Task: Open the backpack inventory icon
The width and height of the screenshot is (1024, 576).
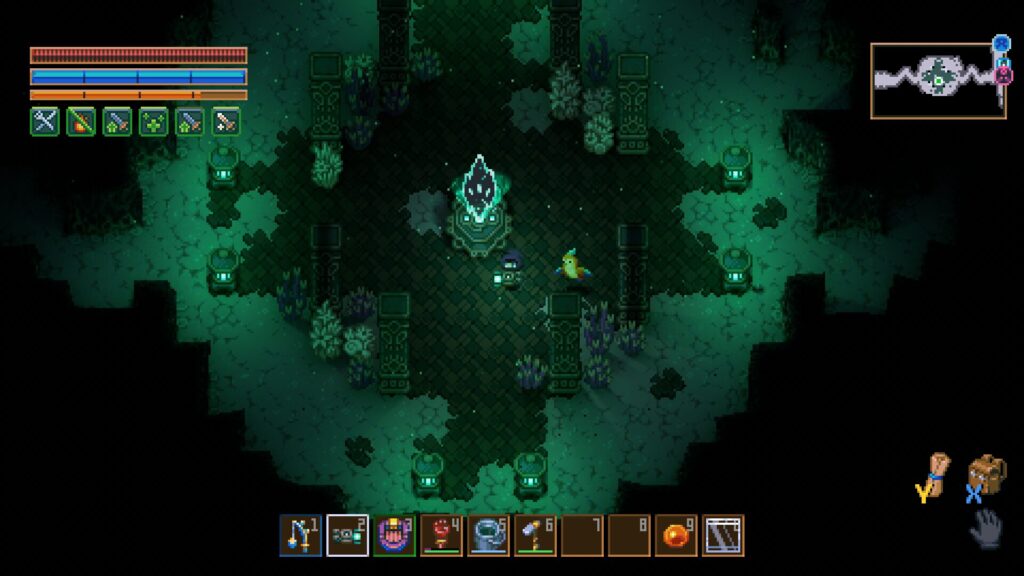Action: [x=986, y=474]
